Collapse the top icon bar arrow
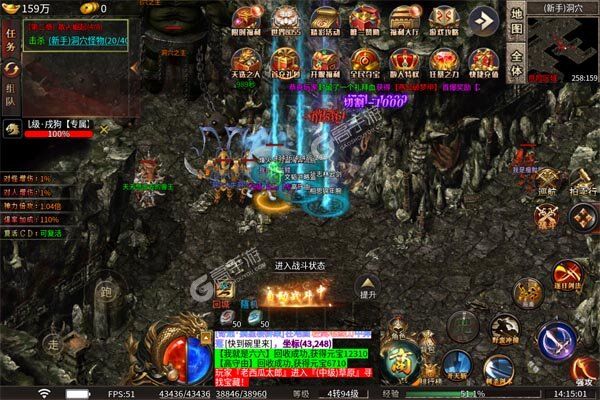The width and height of the screenshot is (600, 400). tap(484, 20)
